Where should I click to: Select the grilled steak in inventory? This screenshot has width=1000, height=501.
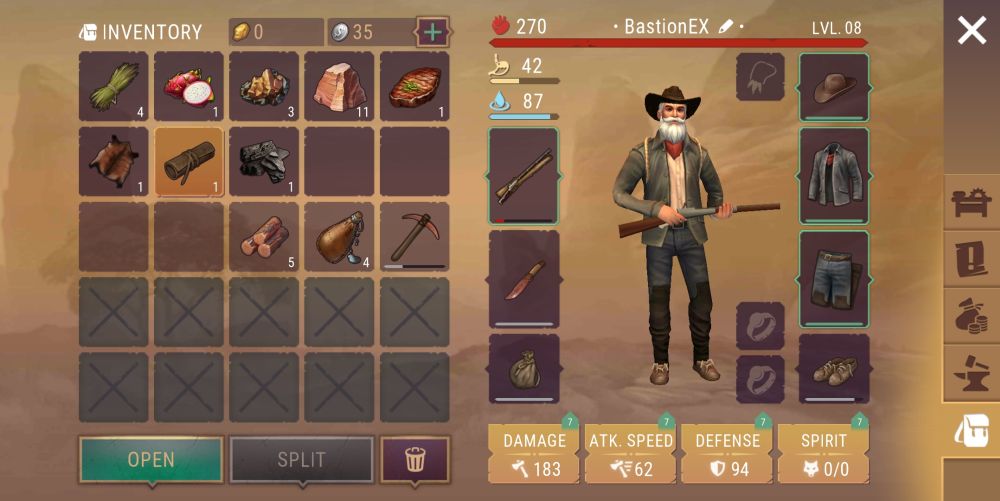(x=414, y=87)
